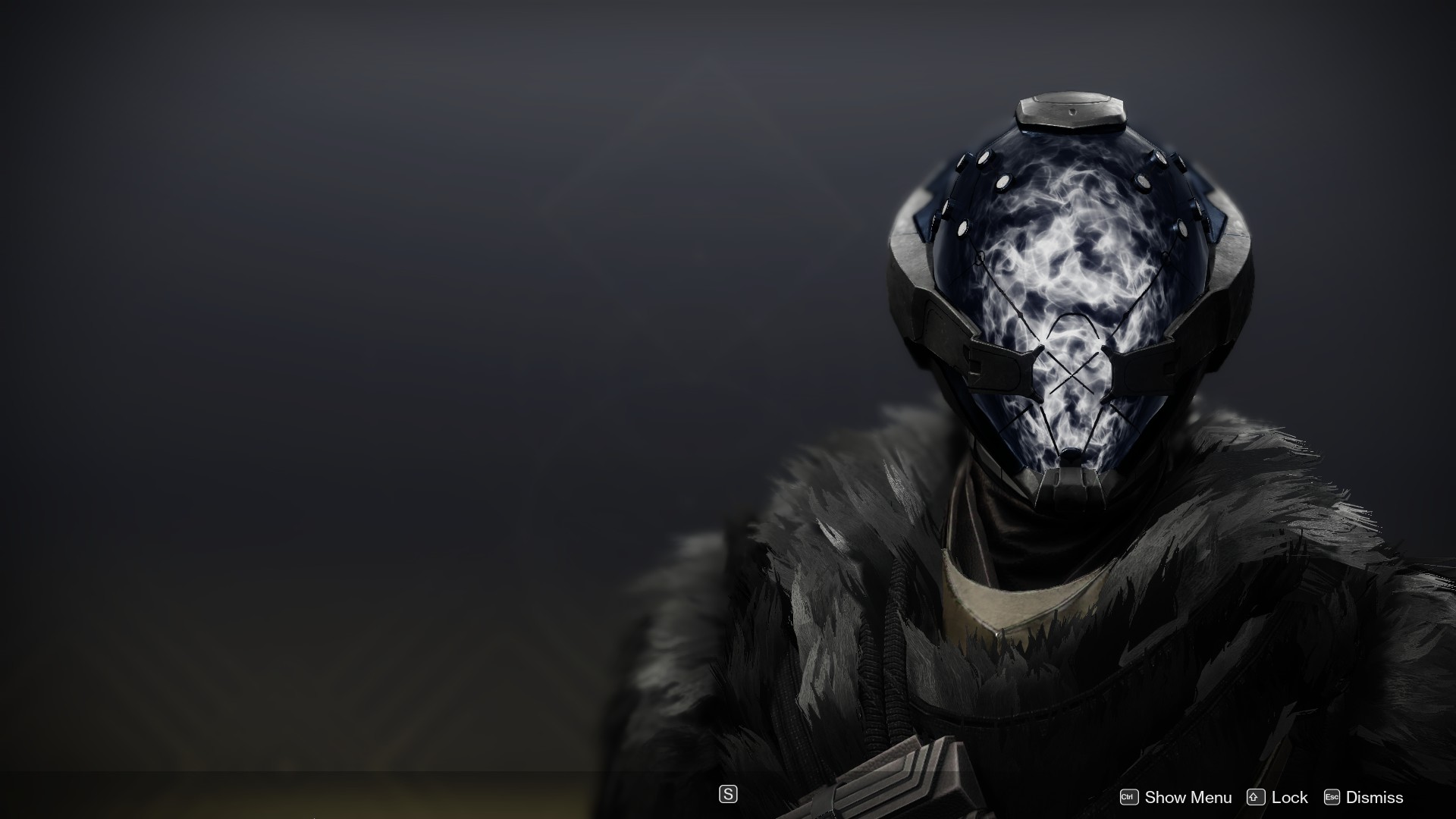
Task: Collapse the preview with Dismiss
Action: 1375,797
